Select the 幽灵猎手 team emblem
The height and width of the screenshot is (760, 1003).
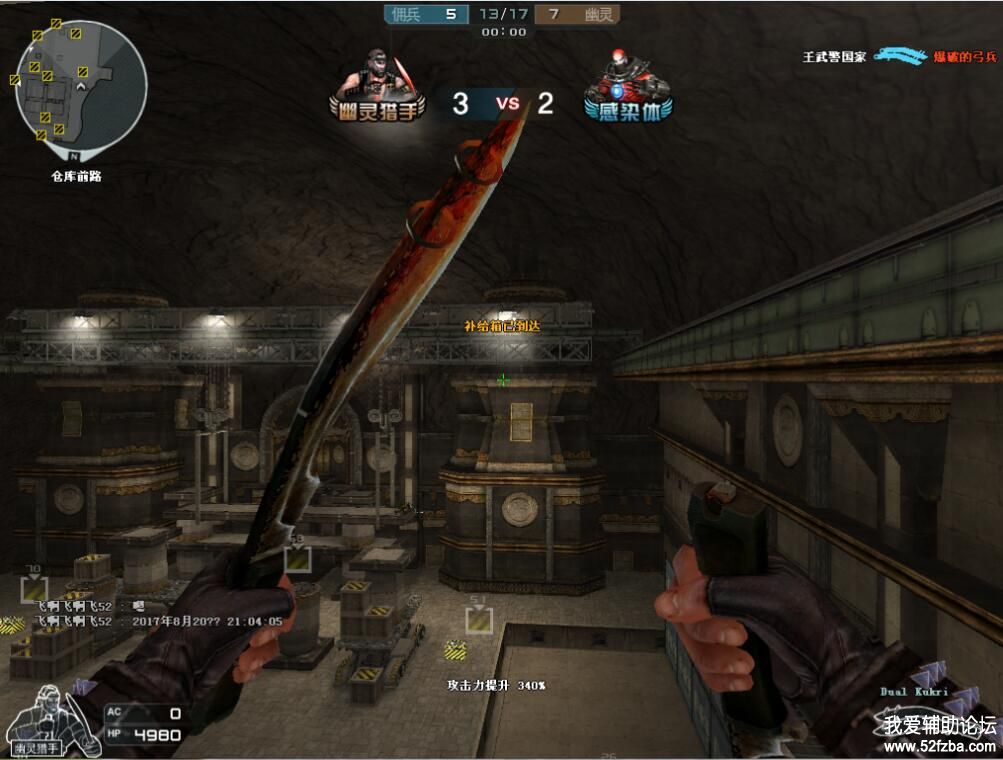(378, 86)
